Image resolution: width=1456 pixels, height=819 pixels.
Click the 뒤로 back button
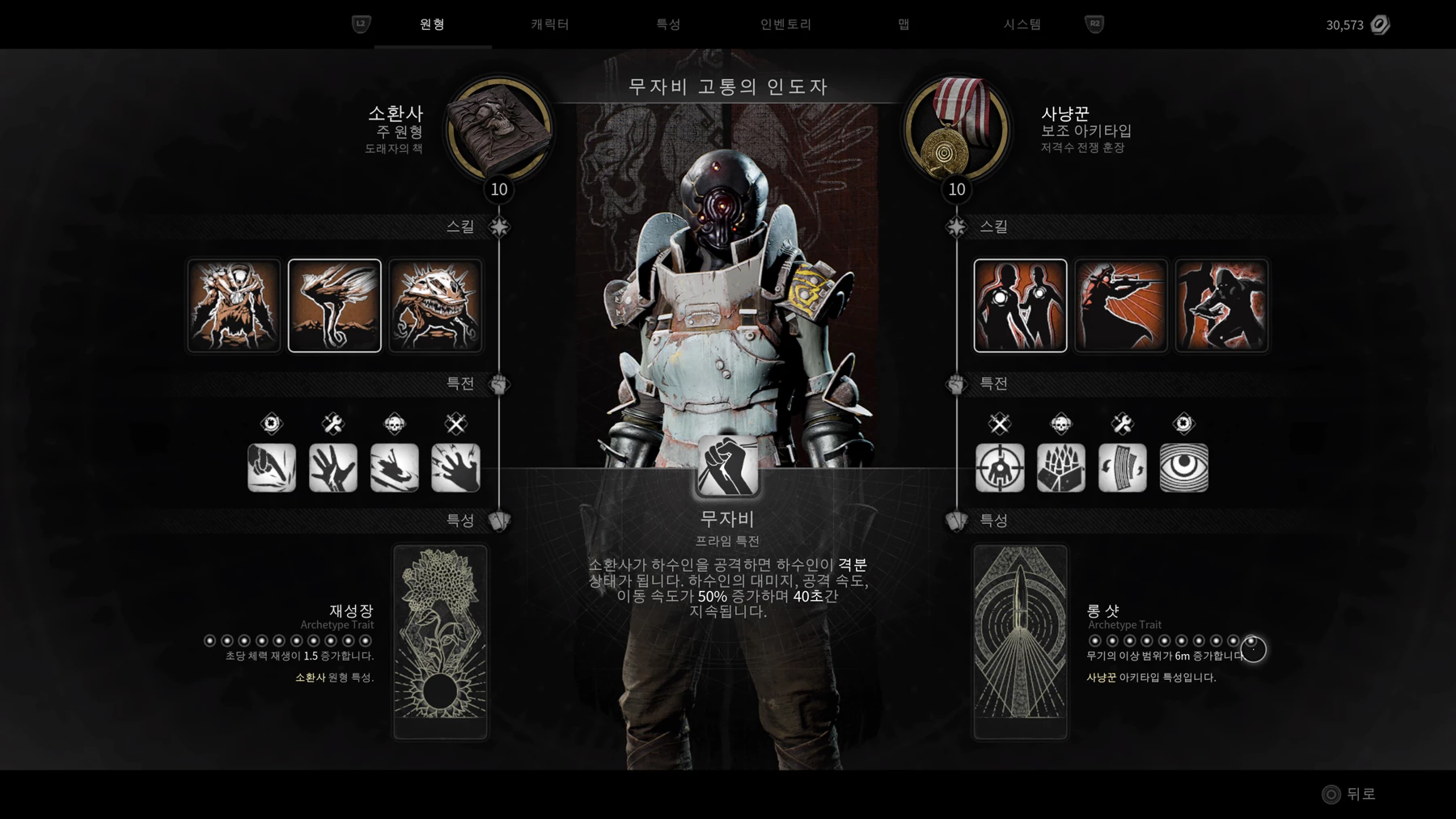coord(1349,794)
